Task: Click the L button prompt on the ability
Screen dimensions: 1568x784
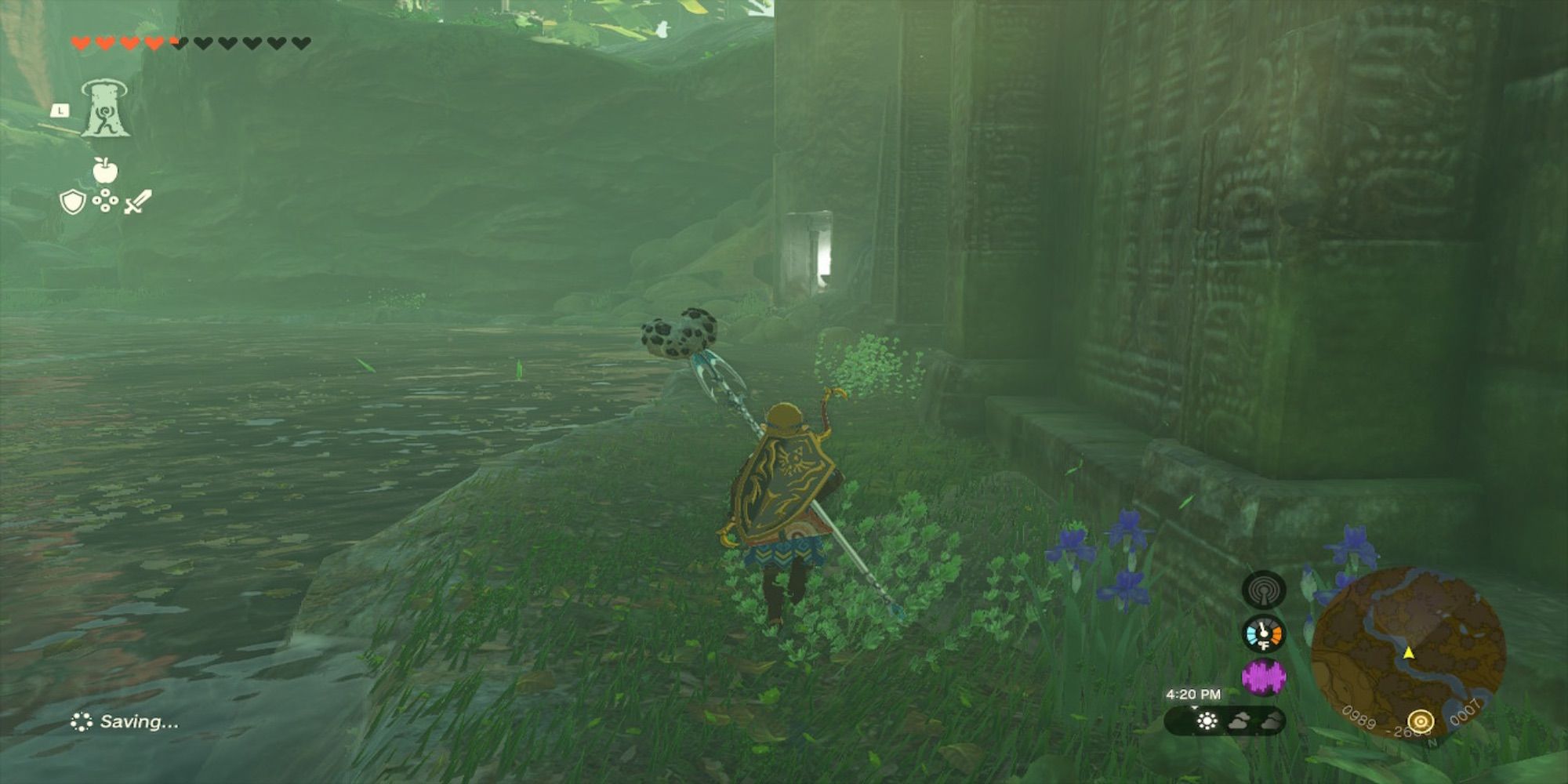Action: pyautogui.click(x=60, y=110)
